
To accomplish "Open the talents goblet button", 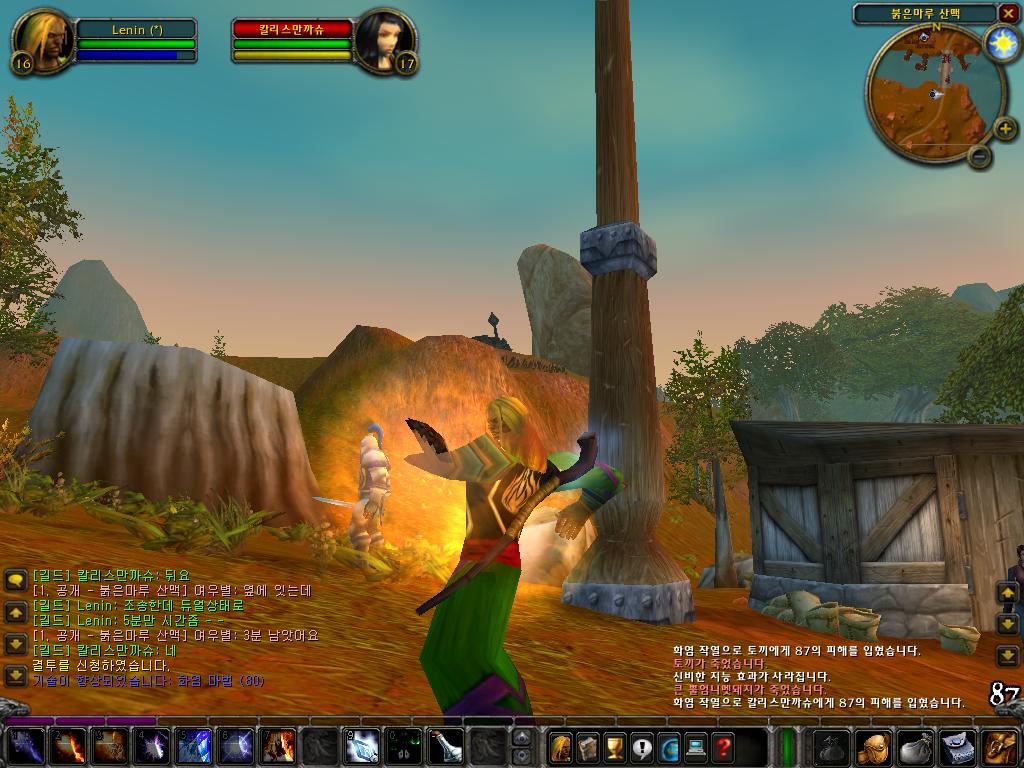I will pyautogui.click(x=614, y=747).
